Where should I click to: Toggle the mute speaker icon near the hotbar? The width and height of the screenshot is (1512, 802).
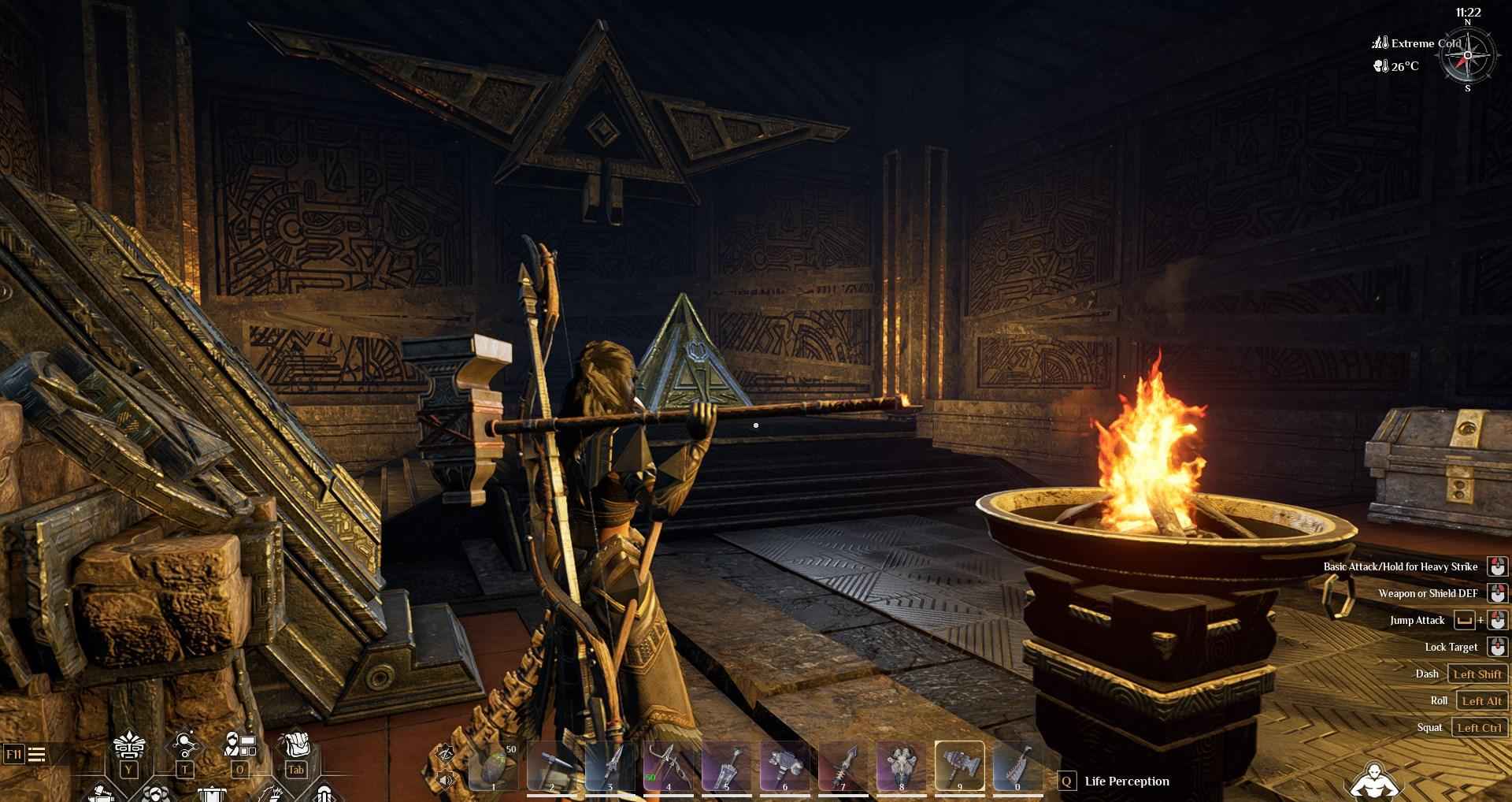pyautogui.click(x=444, y=779)
